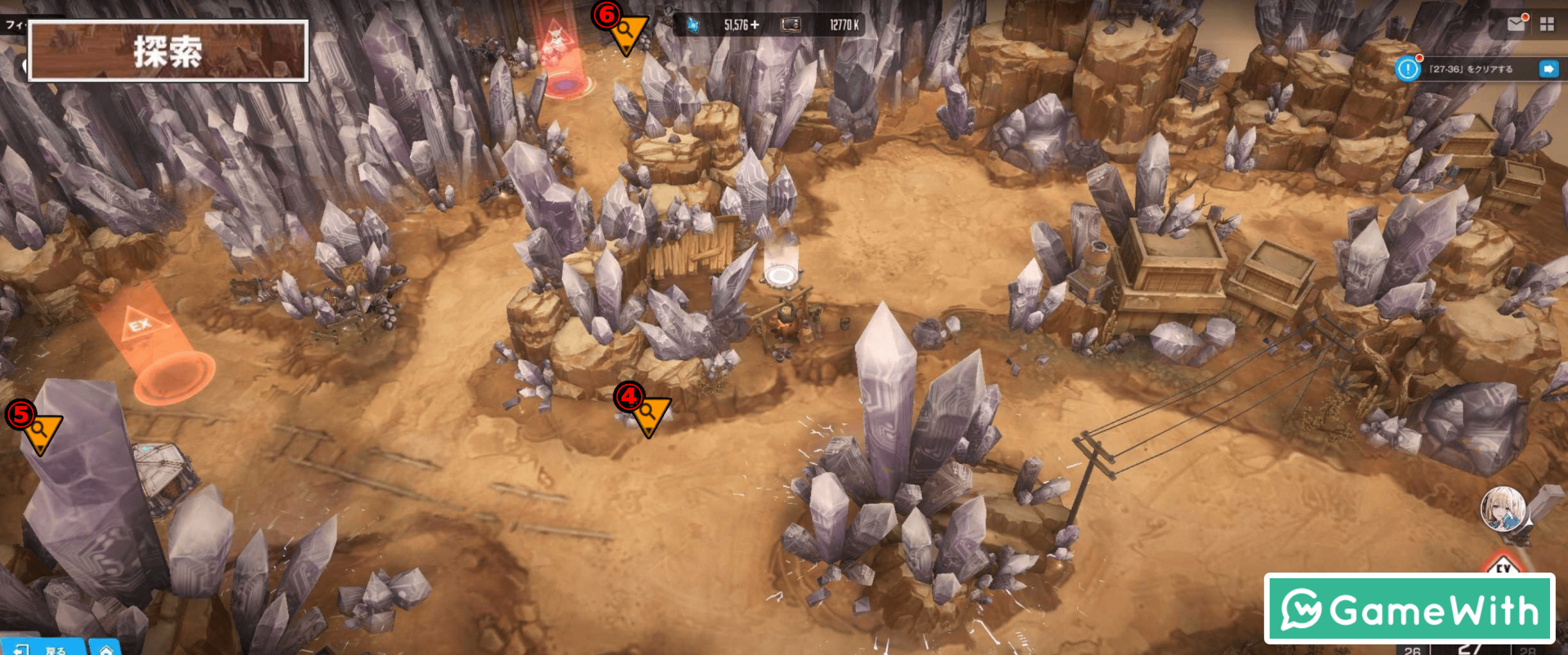Select the blonde character portrait marker
Viewport: 1568px width, 655px height.
click(1503, 508)
